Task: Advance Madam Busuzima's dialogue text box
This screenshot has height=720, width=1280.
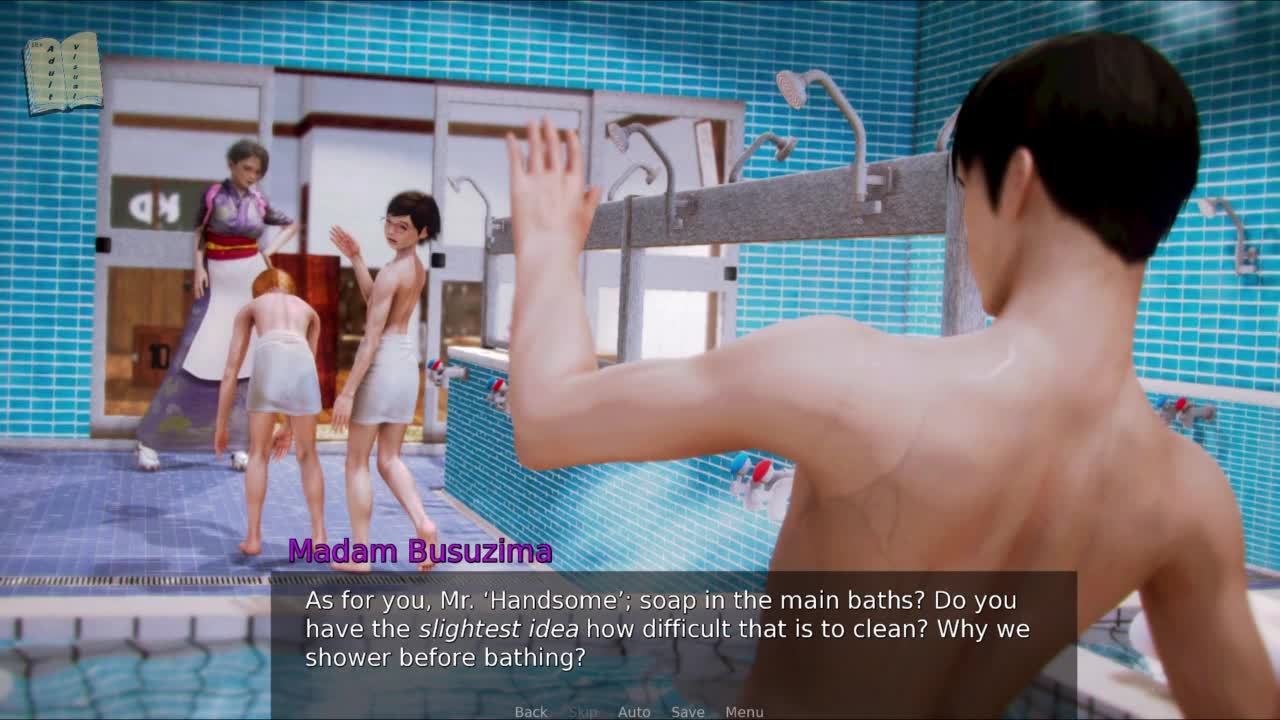Action: 673,630
